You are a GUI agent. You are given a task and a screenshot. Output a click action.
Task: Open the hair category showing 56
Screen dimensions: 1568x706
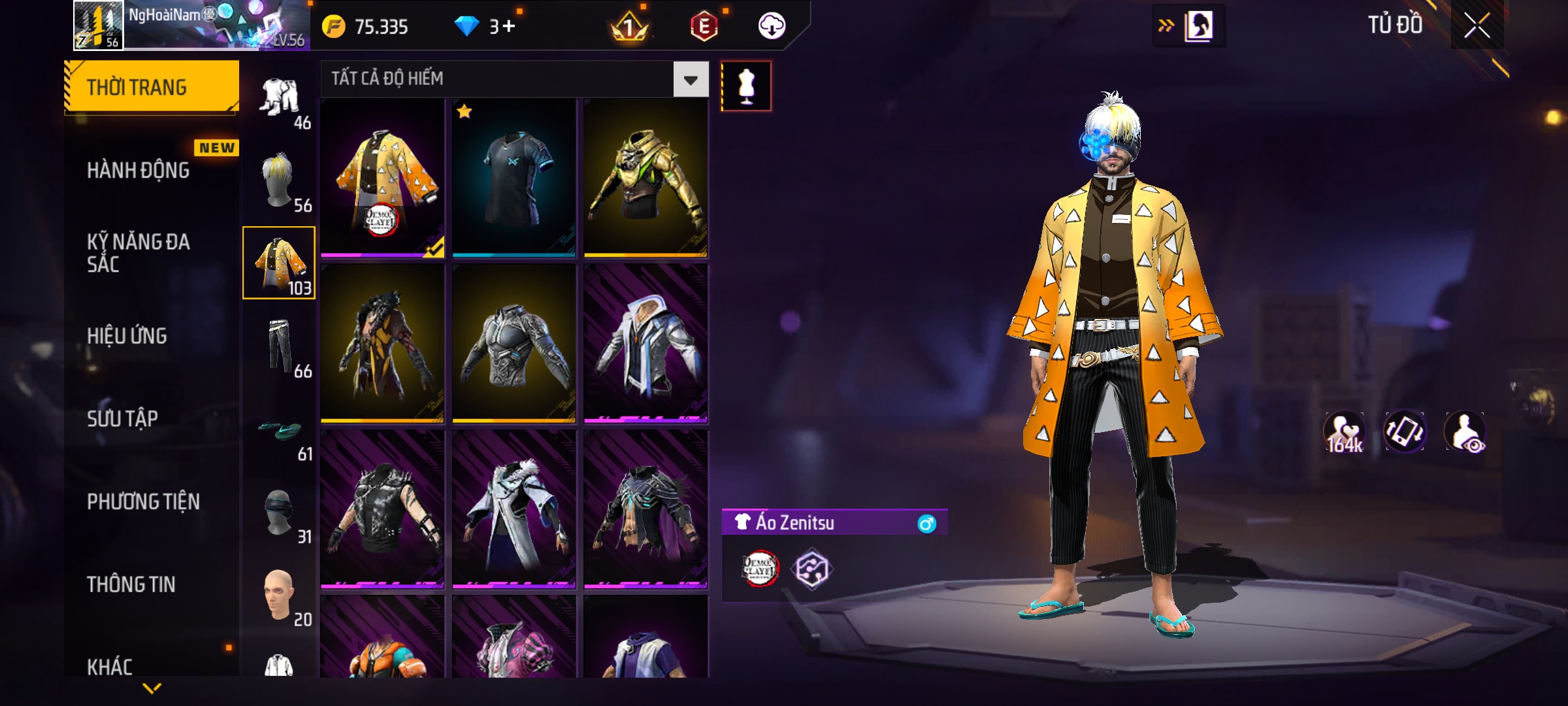click(x=280, y=181)
